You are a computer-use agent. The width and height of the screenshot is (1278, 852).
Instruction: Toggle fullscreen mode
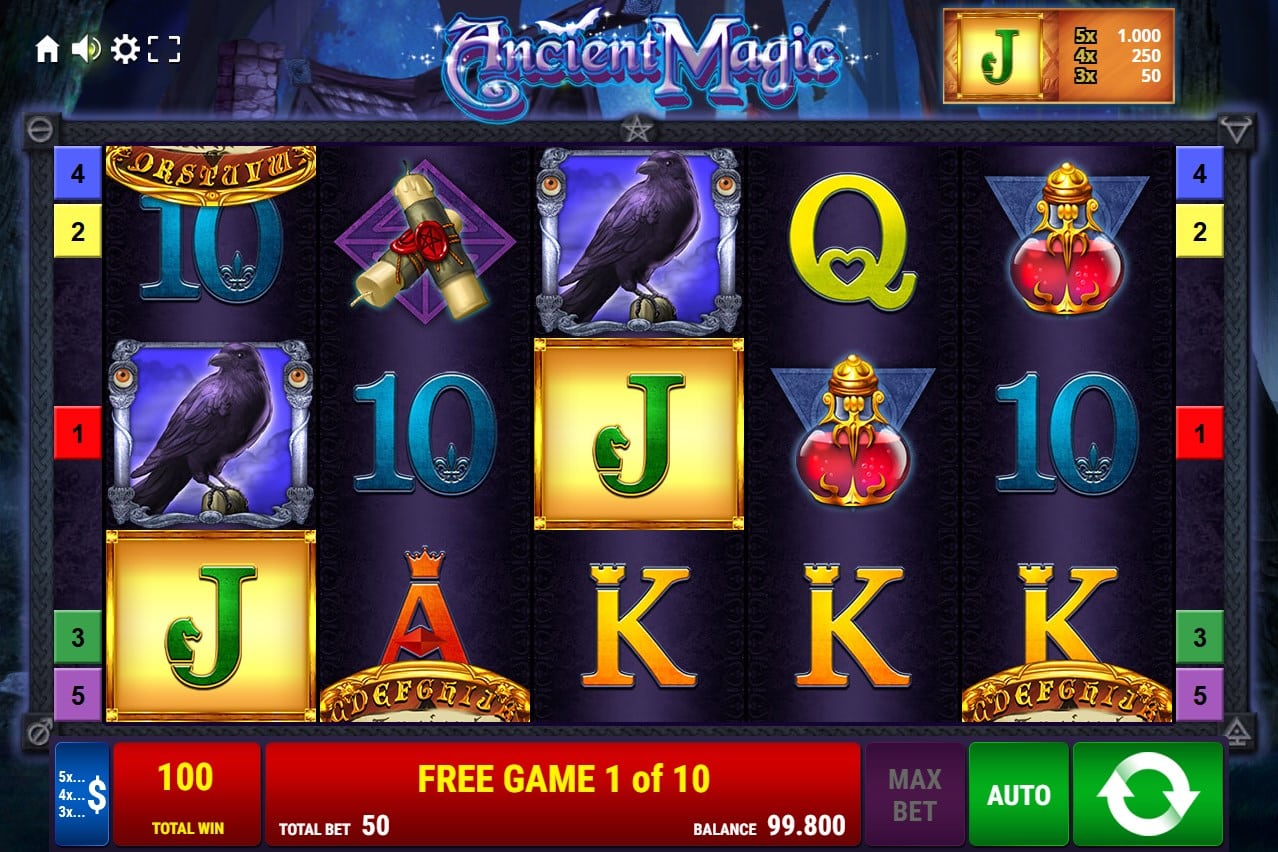click(x=164, y=49)
